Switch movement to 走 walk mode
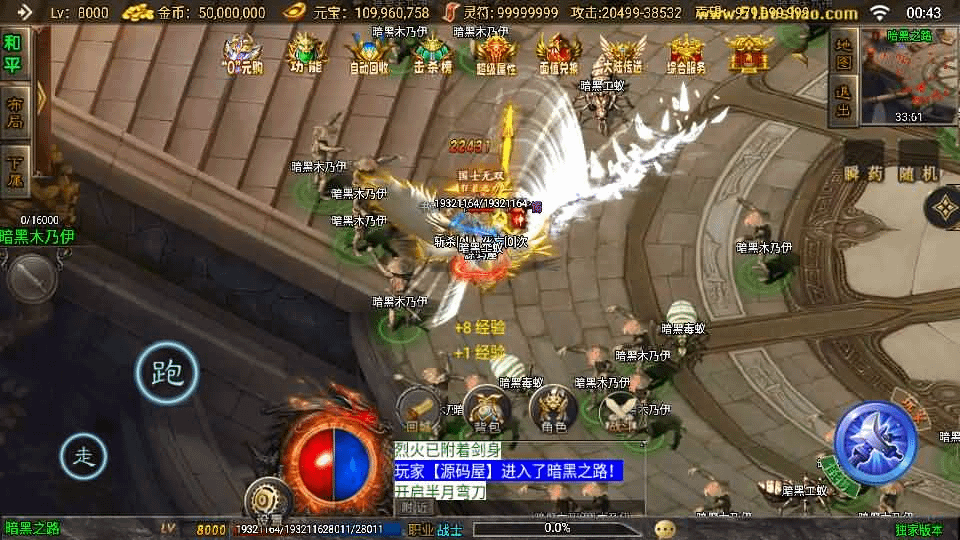The image size is (960, 540). [84, 456]
